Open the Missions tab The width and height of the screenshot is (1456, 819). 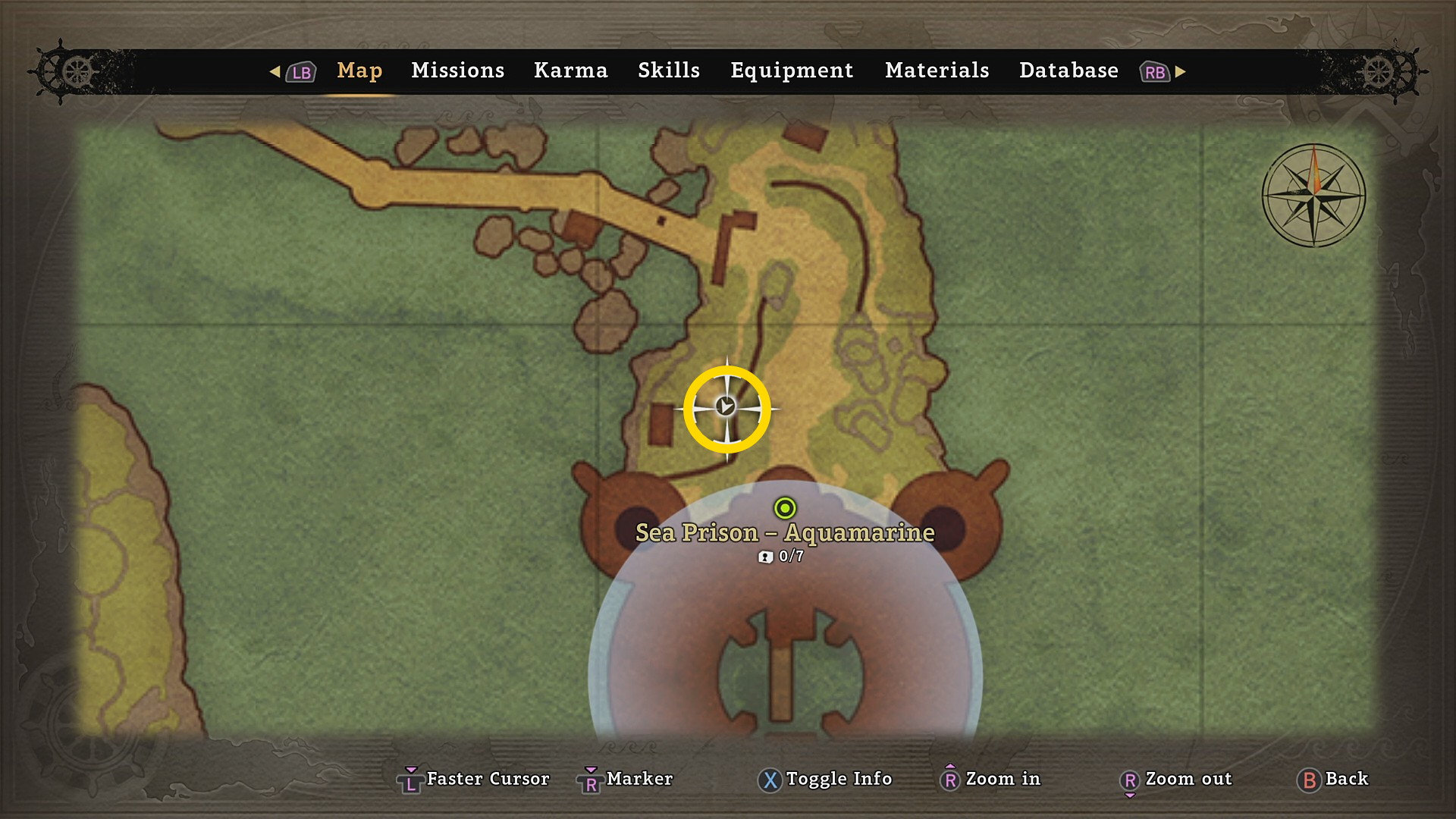(457, 71)
